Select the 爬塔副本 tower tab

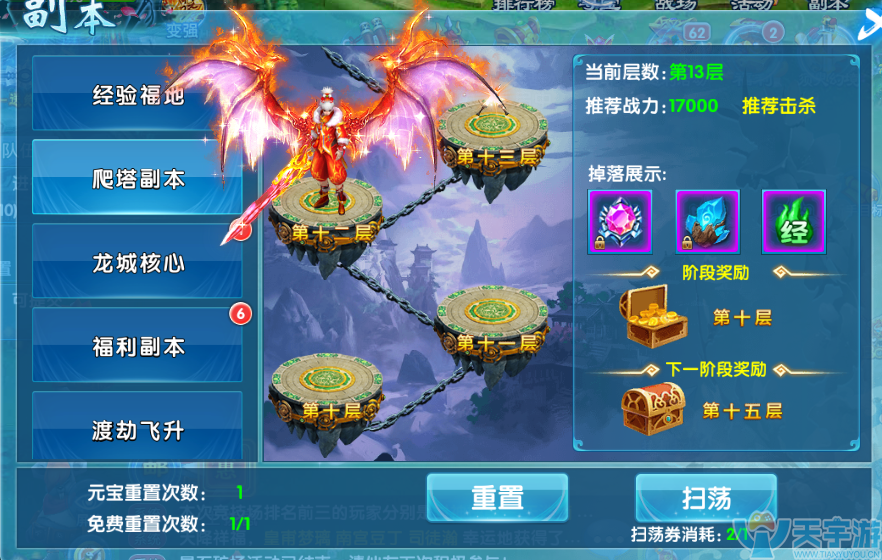[x=138, y=179]
